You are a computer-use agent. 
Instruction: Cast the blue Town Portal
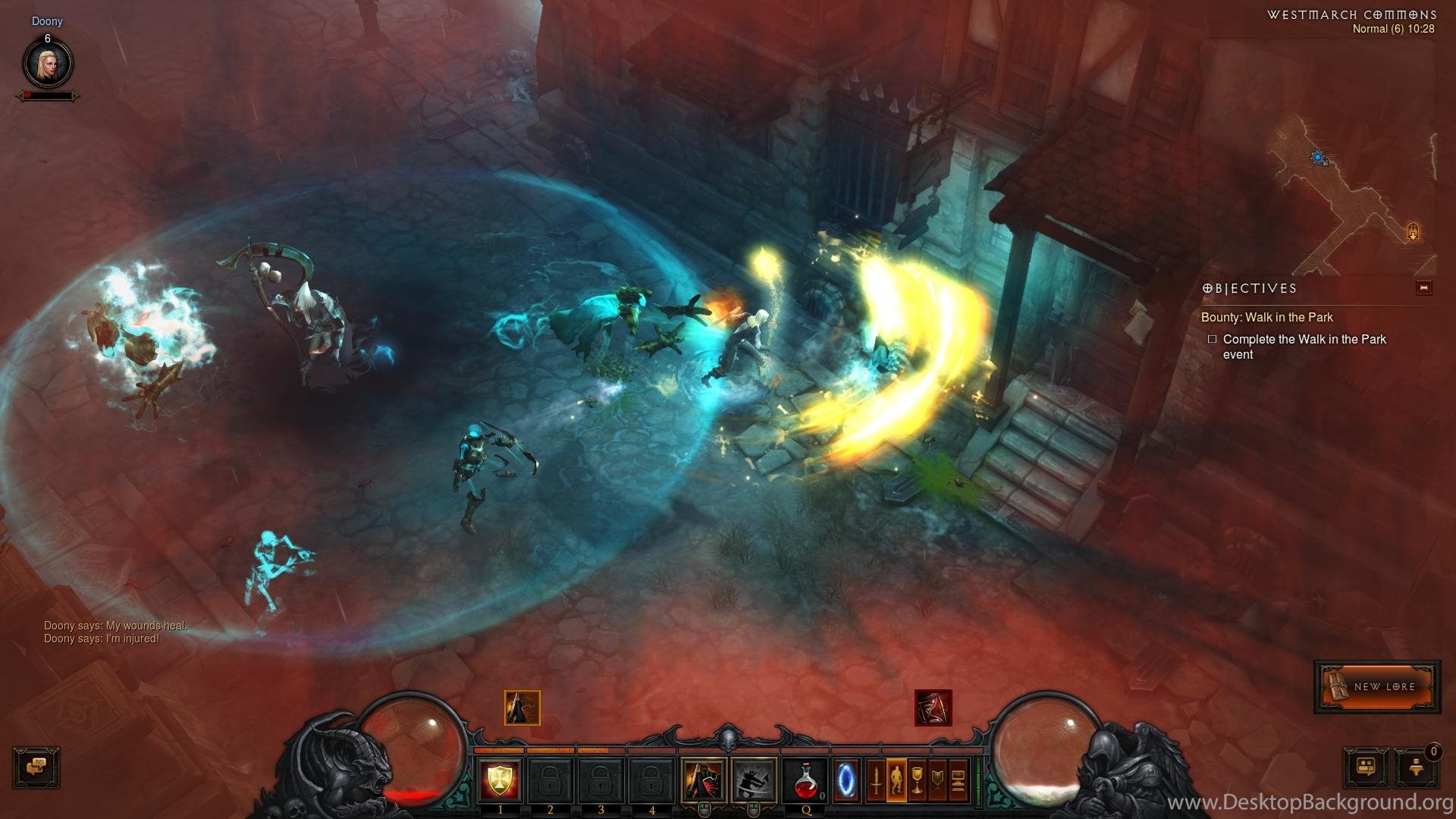(x=846, y=780)
